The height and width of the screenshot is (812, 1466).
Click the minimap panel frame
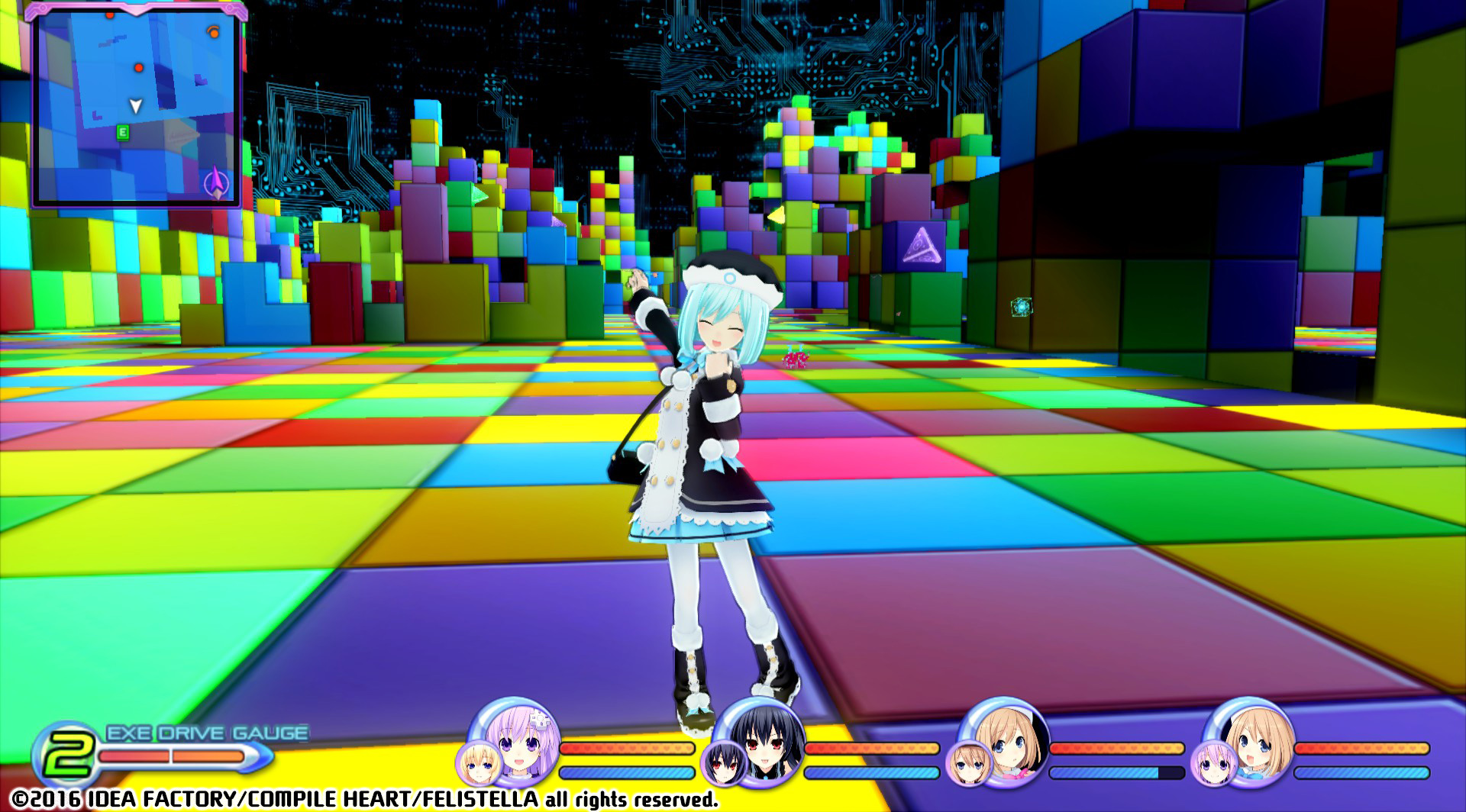pos(137,8)
